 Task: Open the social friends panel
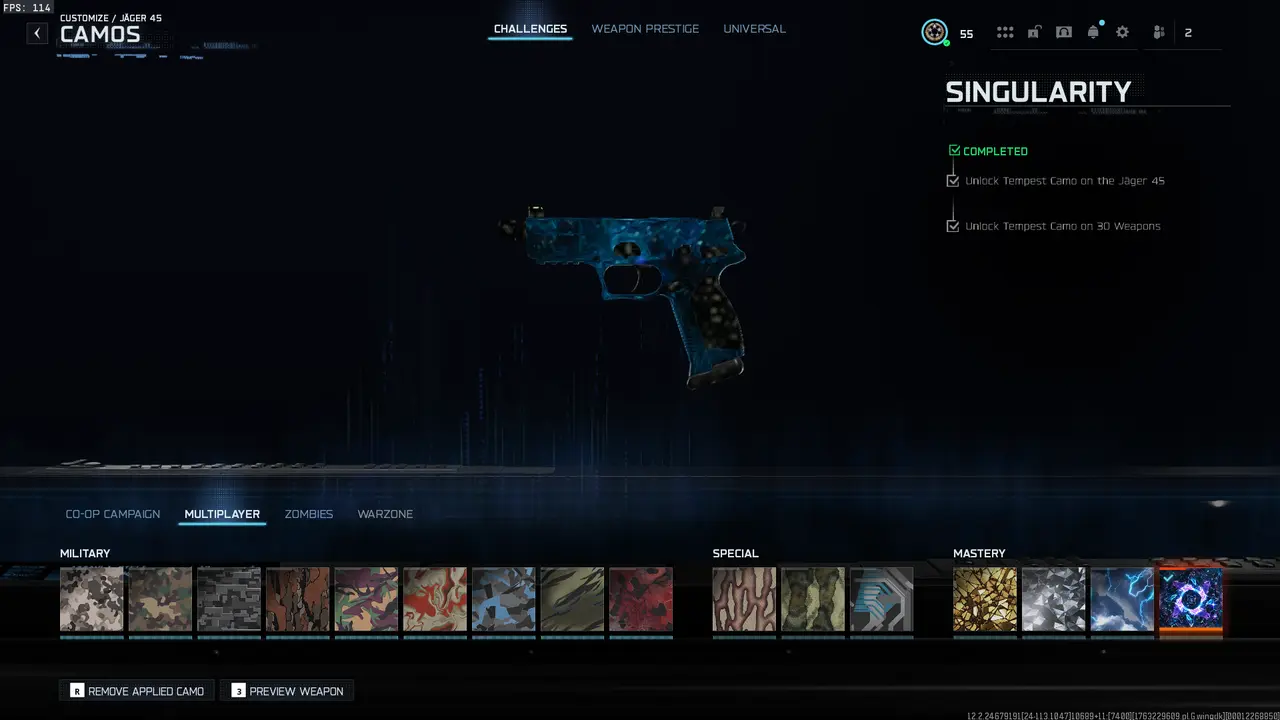(1157, 31)
